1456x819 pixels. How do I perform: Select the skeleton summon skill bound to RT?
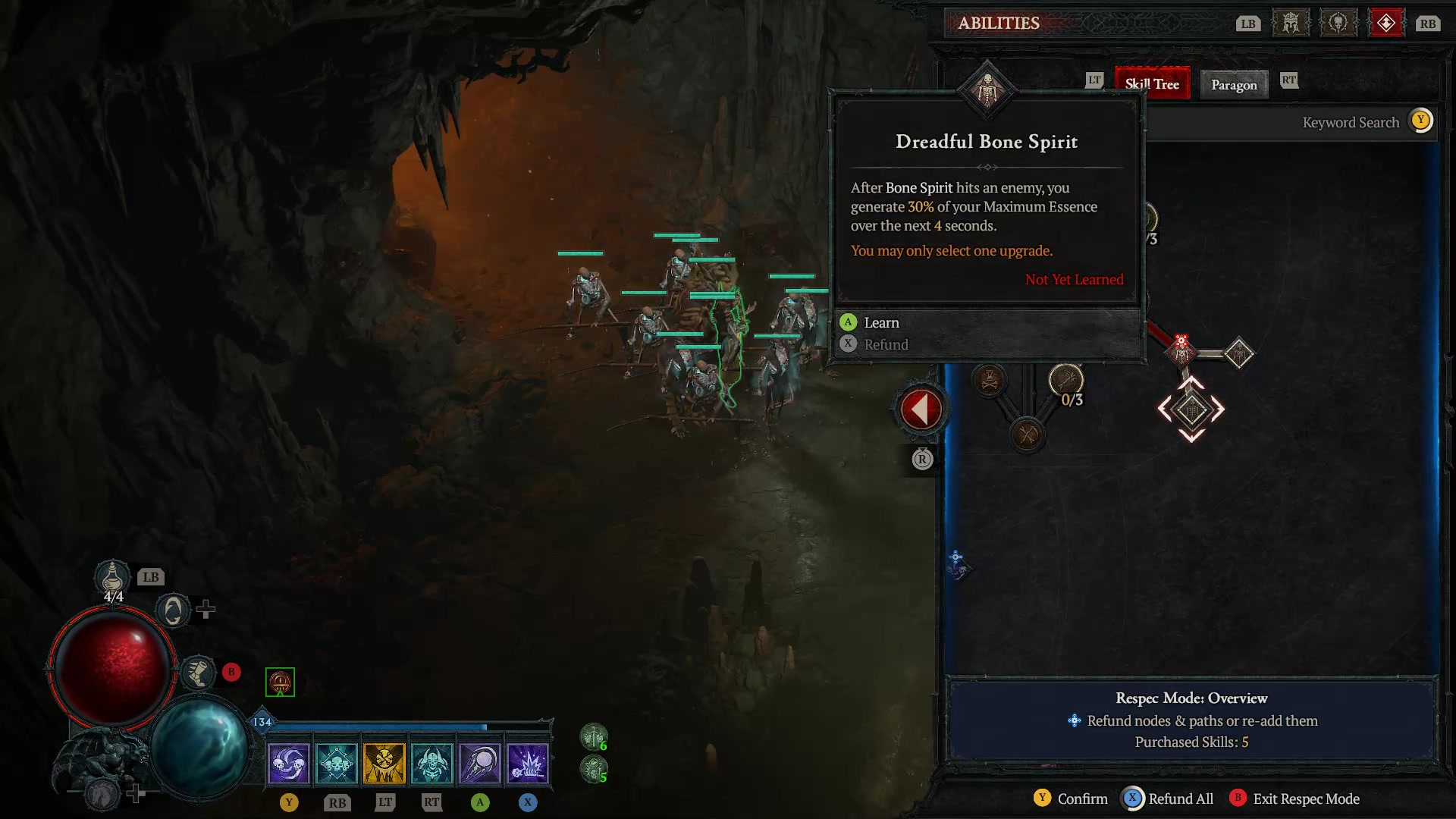[x=432, y=762]
